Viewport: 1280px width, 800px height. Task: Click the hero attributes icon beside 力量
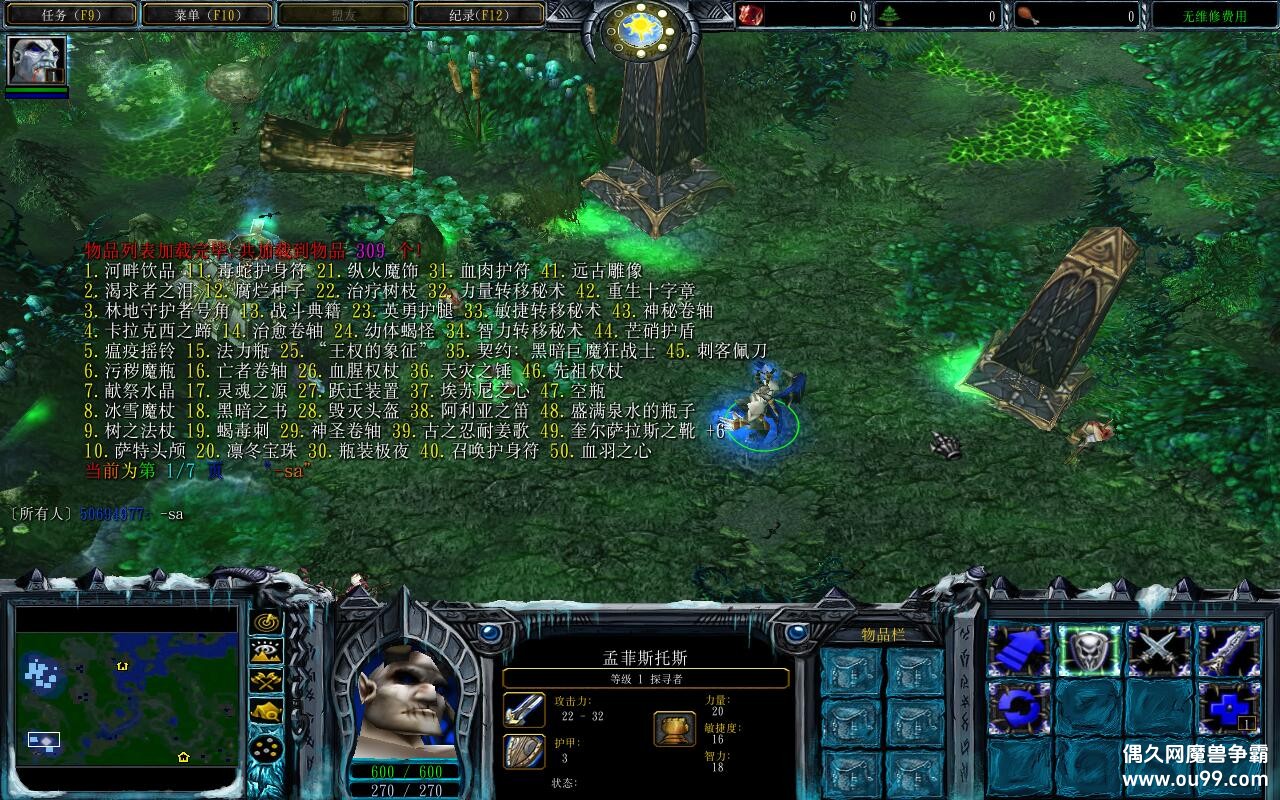675,728
